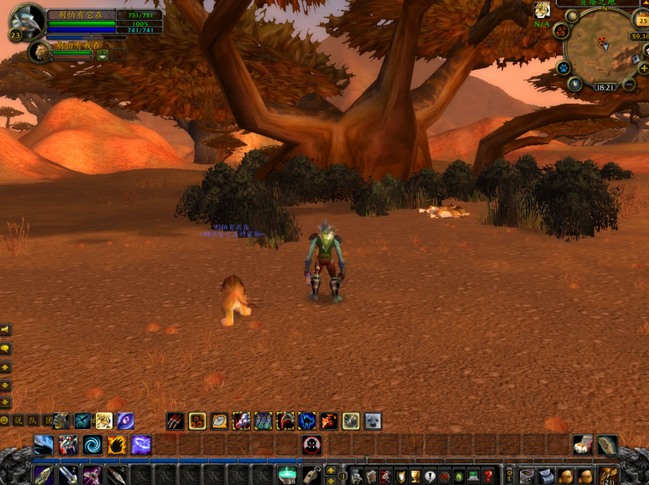Select the lion pet portrait

pos(40,52)
